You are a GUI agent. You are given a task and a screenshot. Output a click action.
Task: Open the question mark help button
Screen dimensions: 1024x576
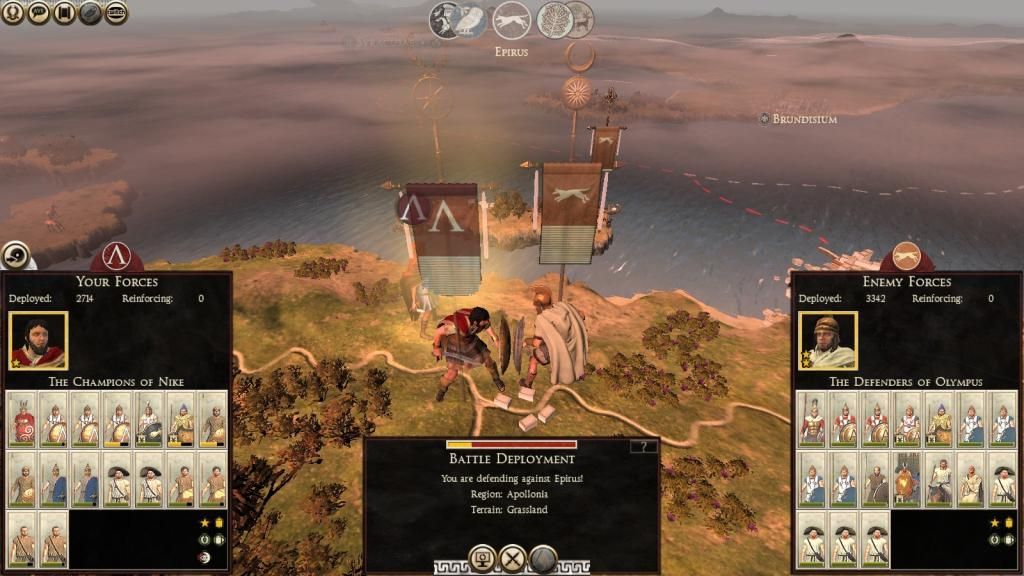644,446
